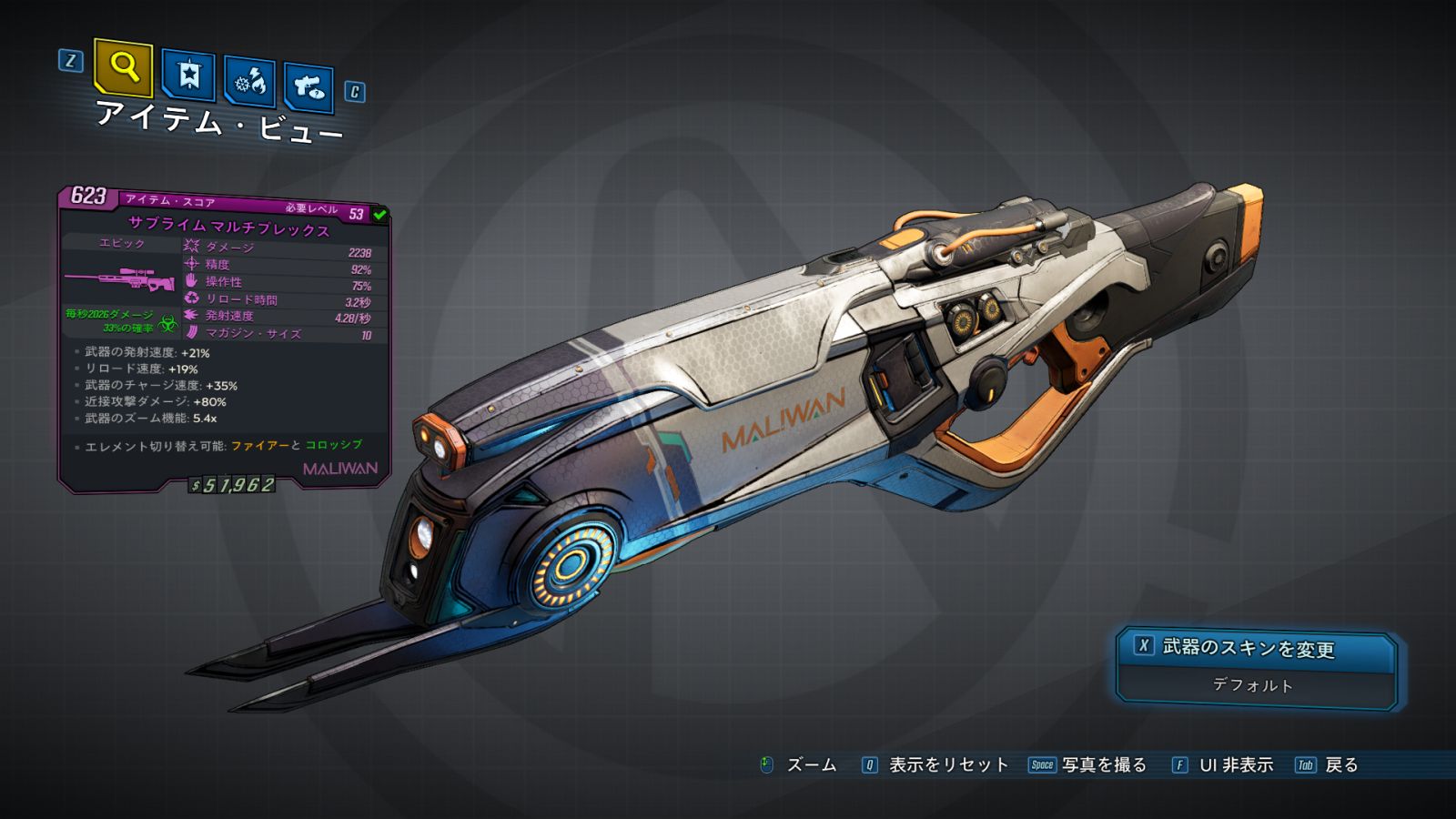Screen dimensions: 1456x819
Task: Switch to the star banner tab
Action: pyautogui.click(x=187, y=76)
